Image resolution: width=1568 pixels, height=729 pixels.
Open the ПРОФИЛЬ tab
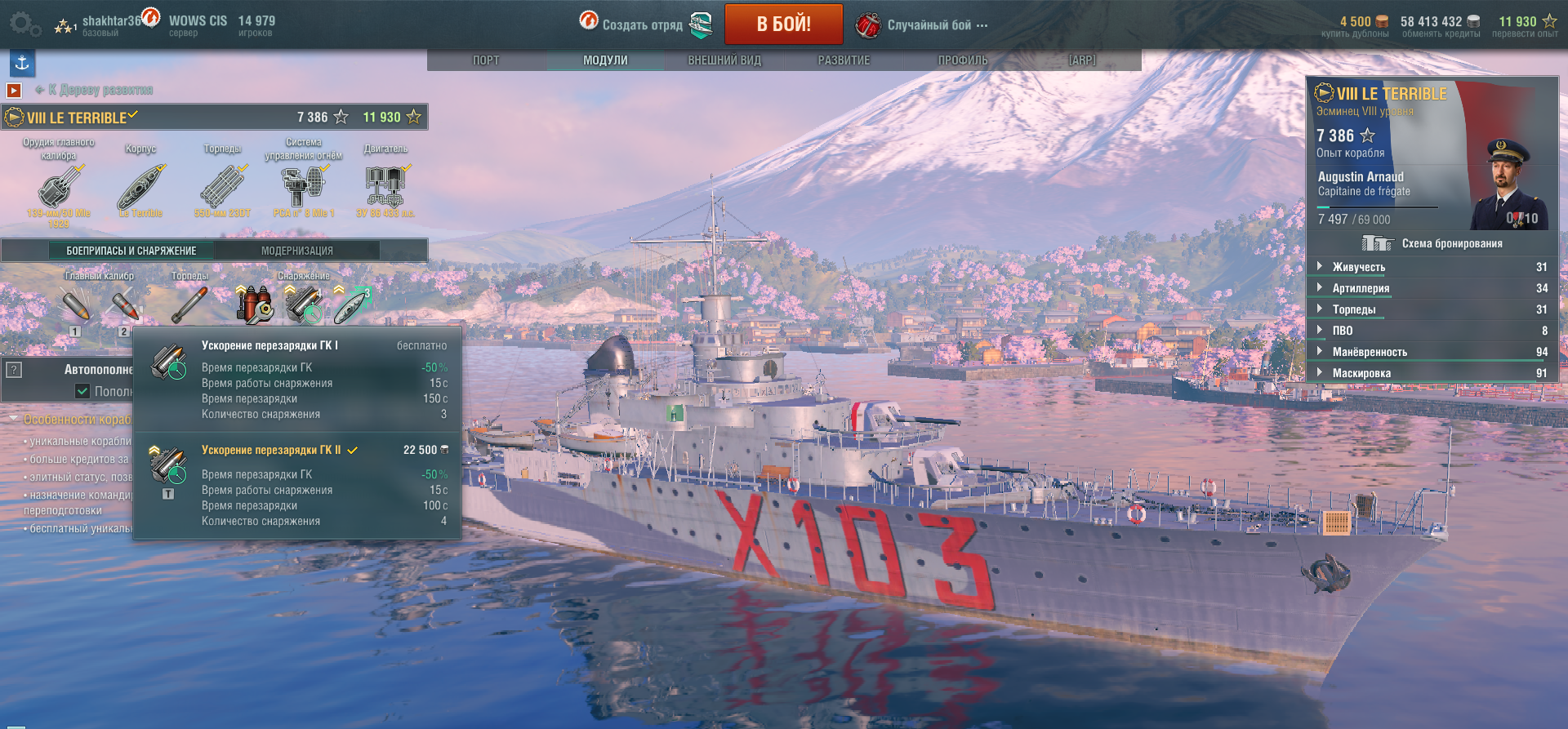pyautogui.click(x=963, y=60)
